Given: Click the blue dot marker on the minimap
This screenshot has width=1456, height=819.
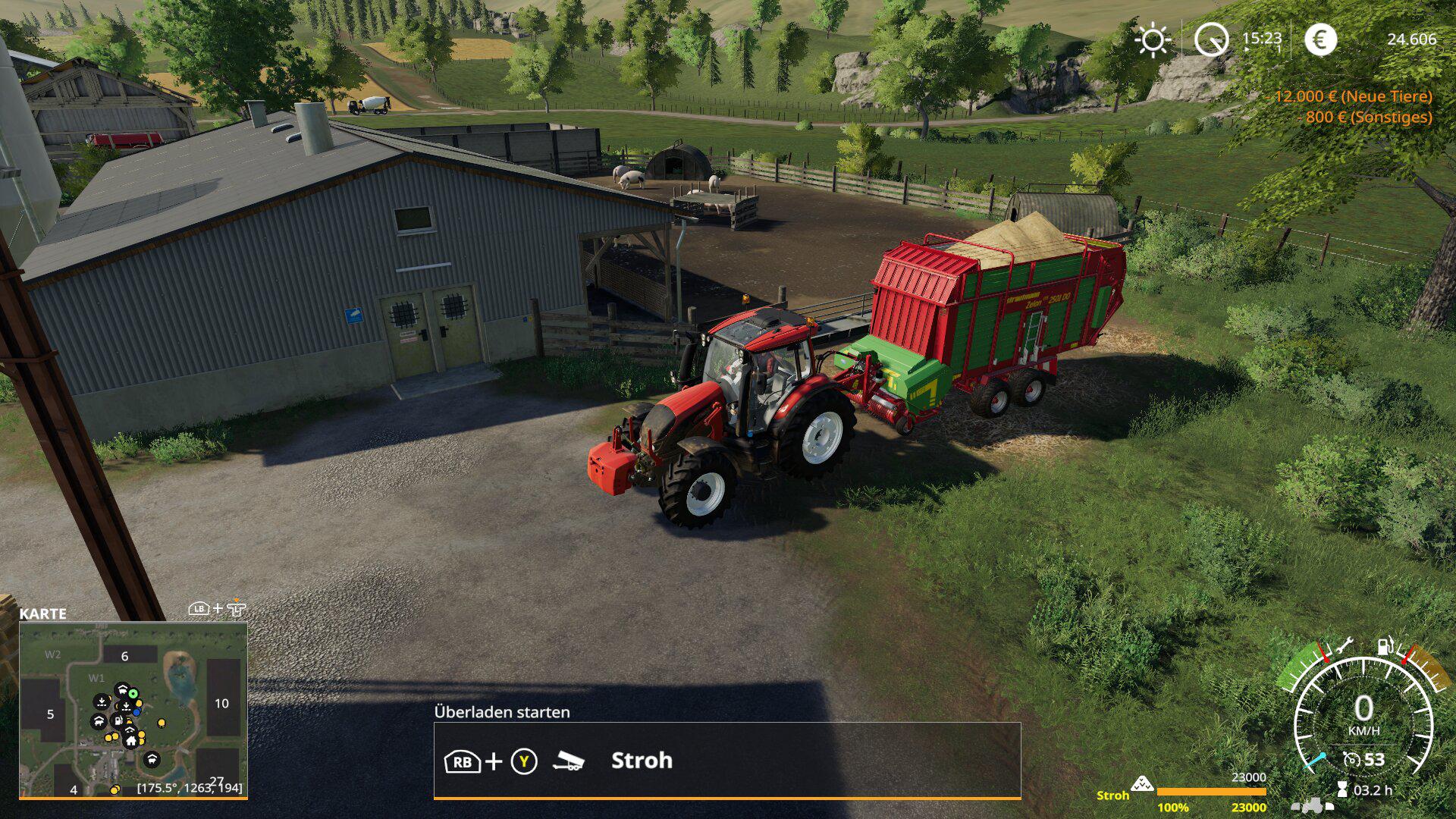Looking at the screenshot, I should tap(136, 712).
